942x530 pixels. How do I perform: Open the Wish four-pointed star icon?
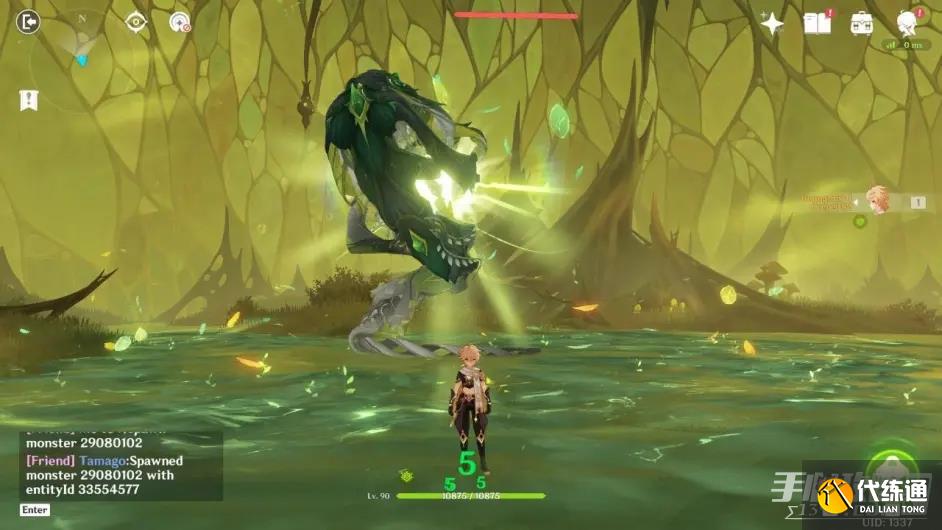point(772,24)
